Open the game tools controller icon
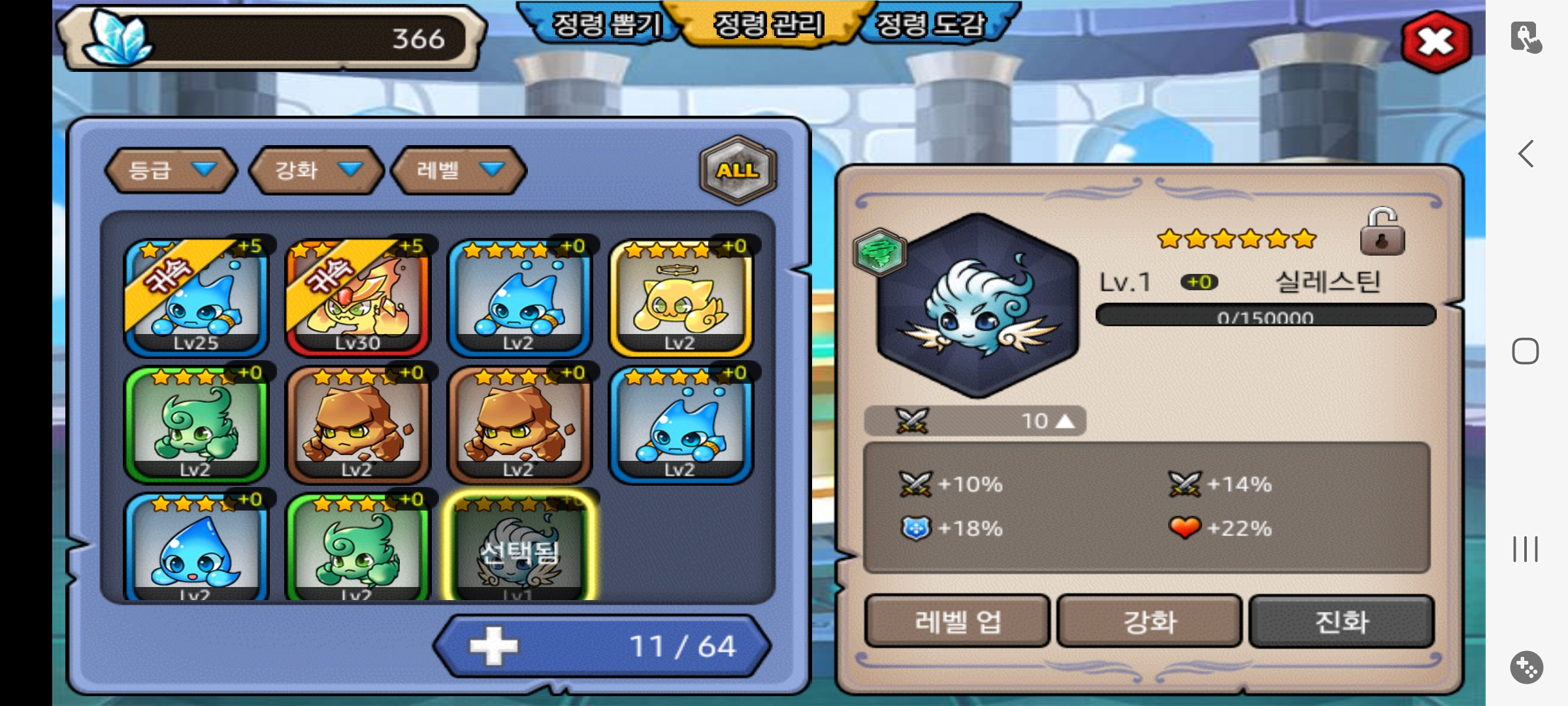 (1526, 667)
